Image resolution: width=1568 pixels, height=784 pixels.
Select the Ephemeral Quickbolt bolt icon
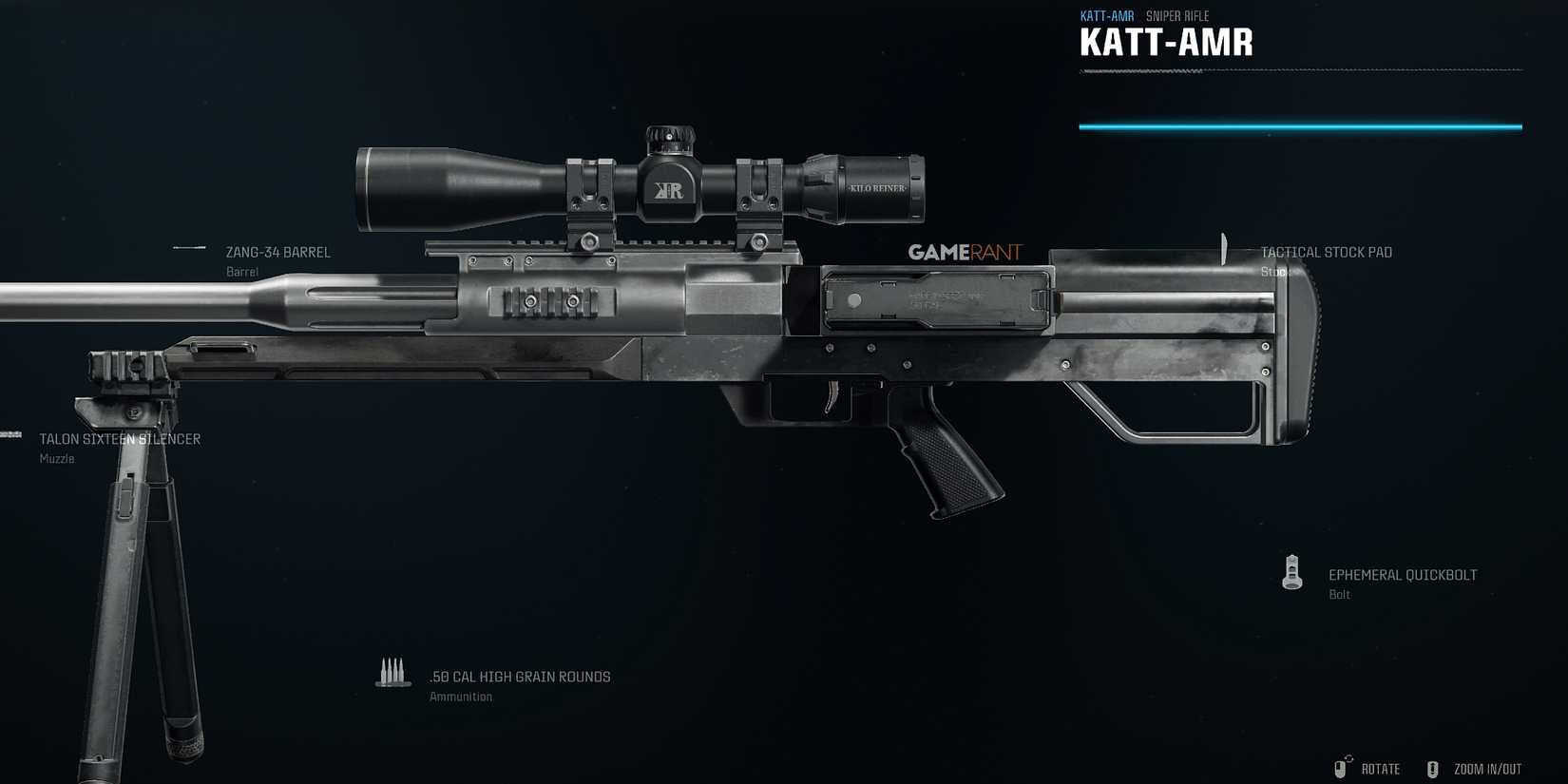[1292, 572]
